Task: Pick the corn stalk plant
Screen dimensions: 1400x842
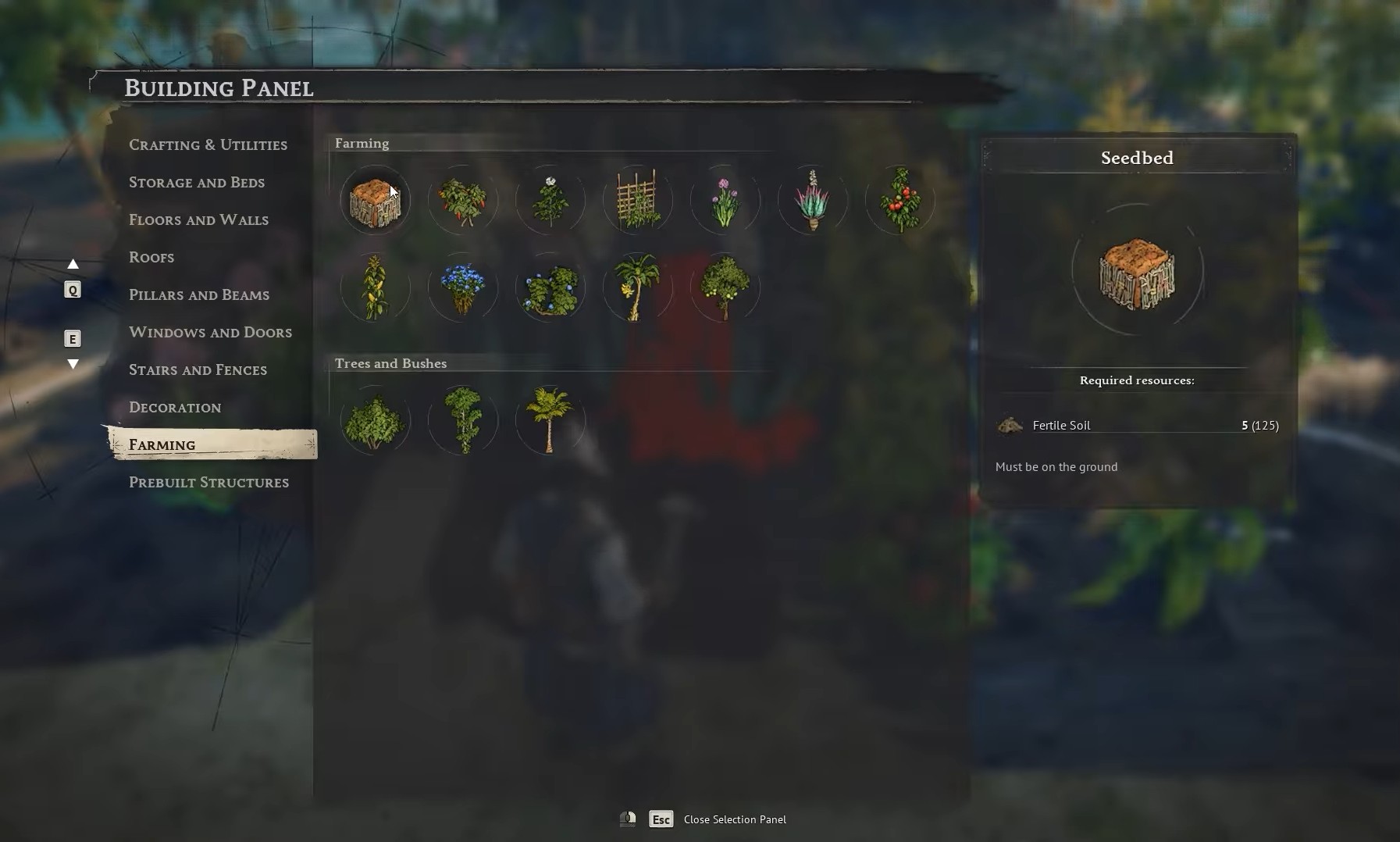Action: pos(375,287)
